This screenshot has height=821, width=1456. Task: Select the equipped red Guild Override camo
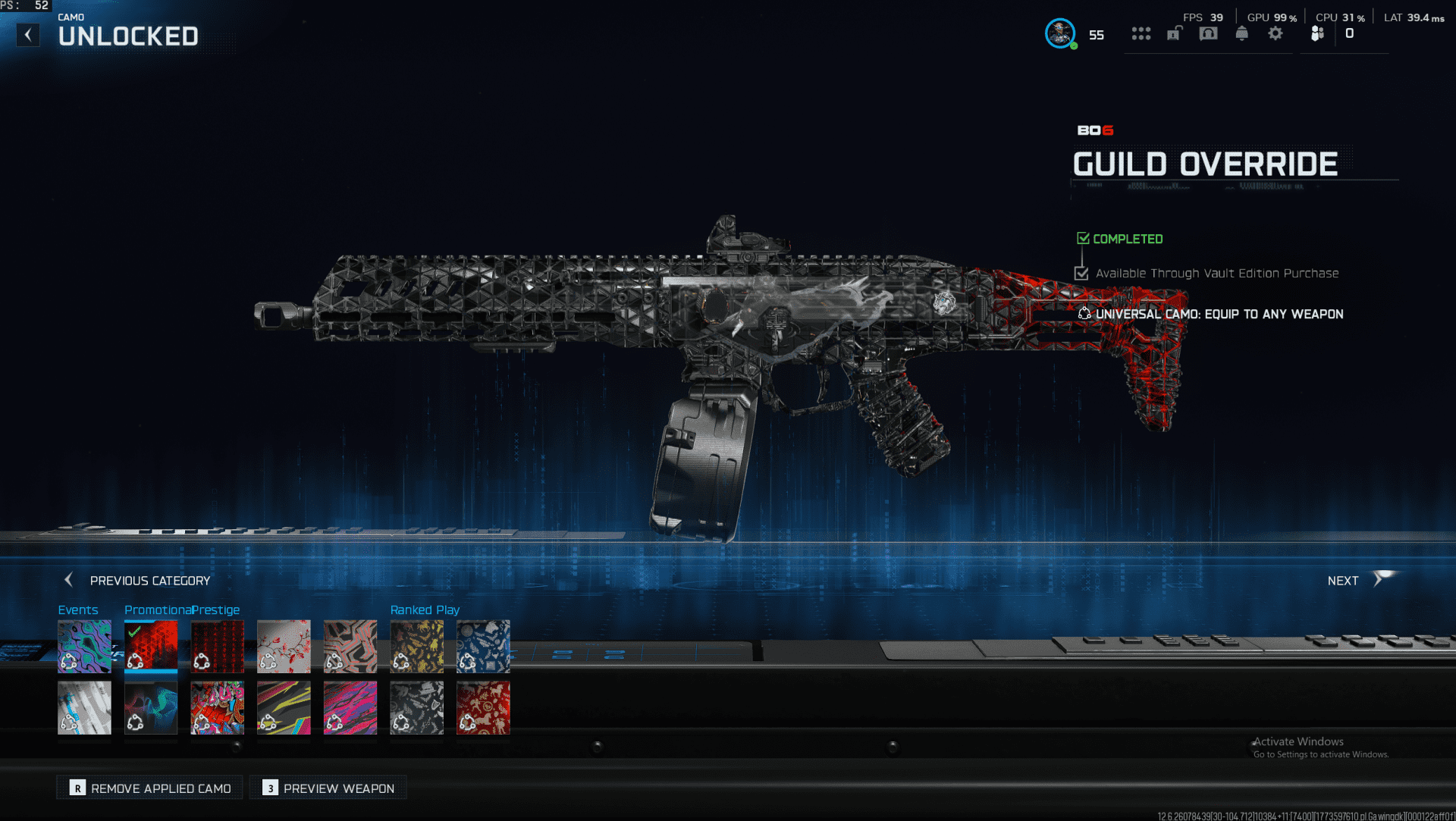(x=151, y=647)
